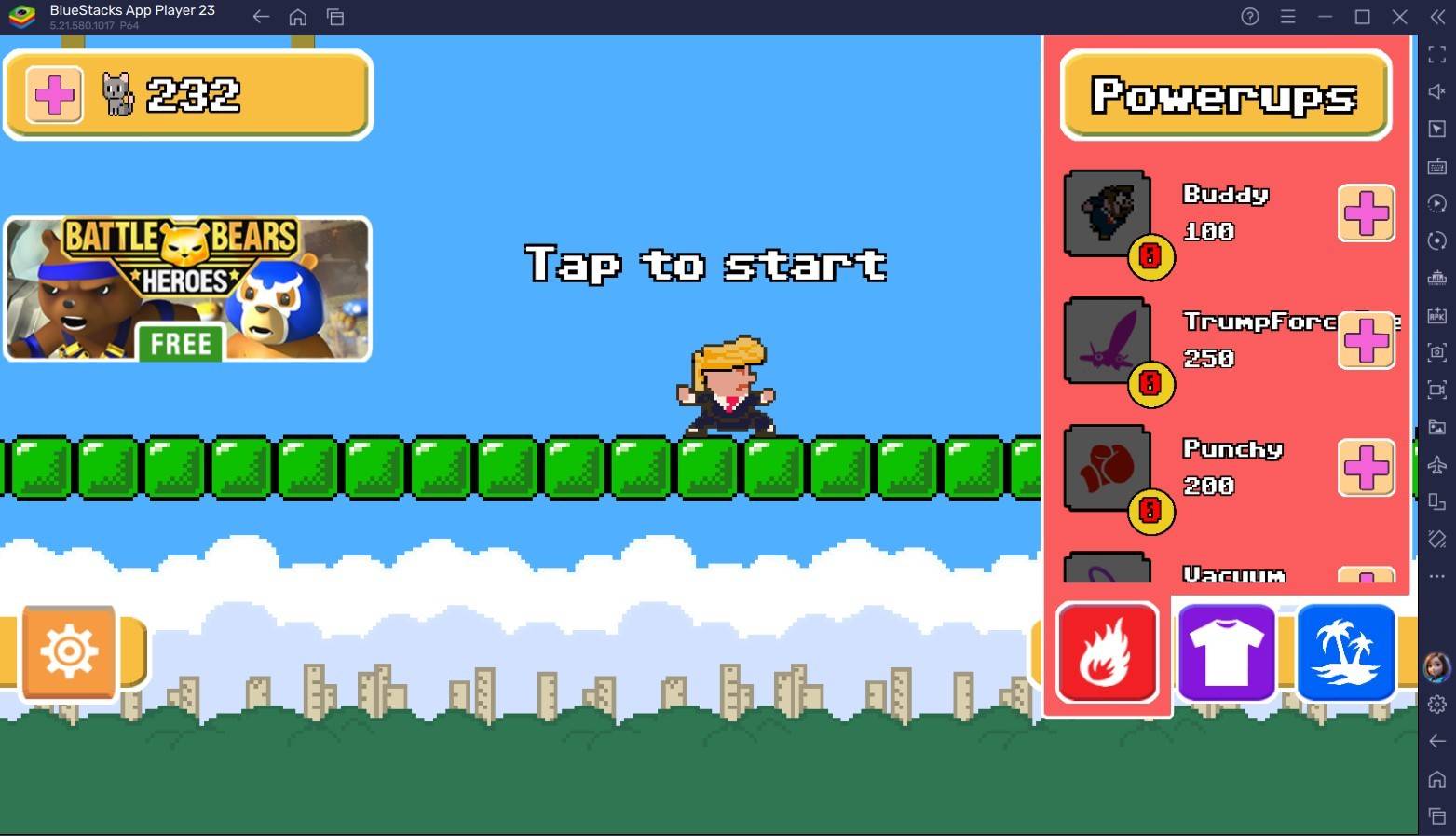Image resolution: width=1456 pixels, height=836 pixels.
Task: Open the palm island level tab
Action: (1346, 651)
